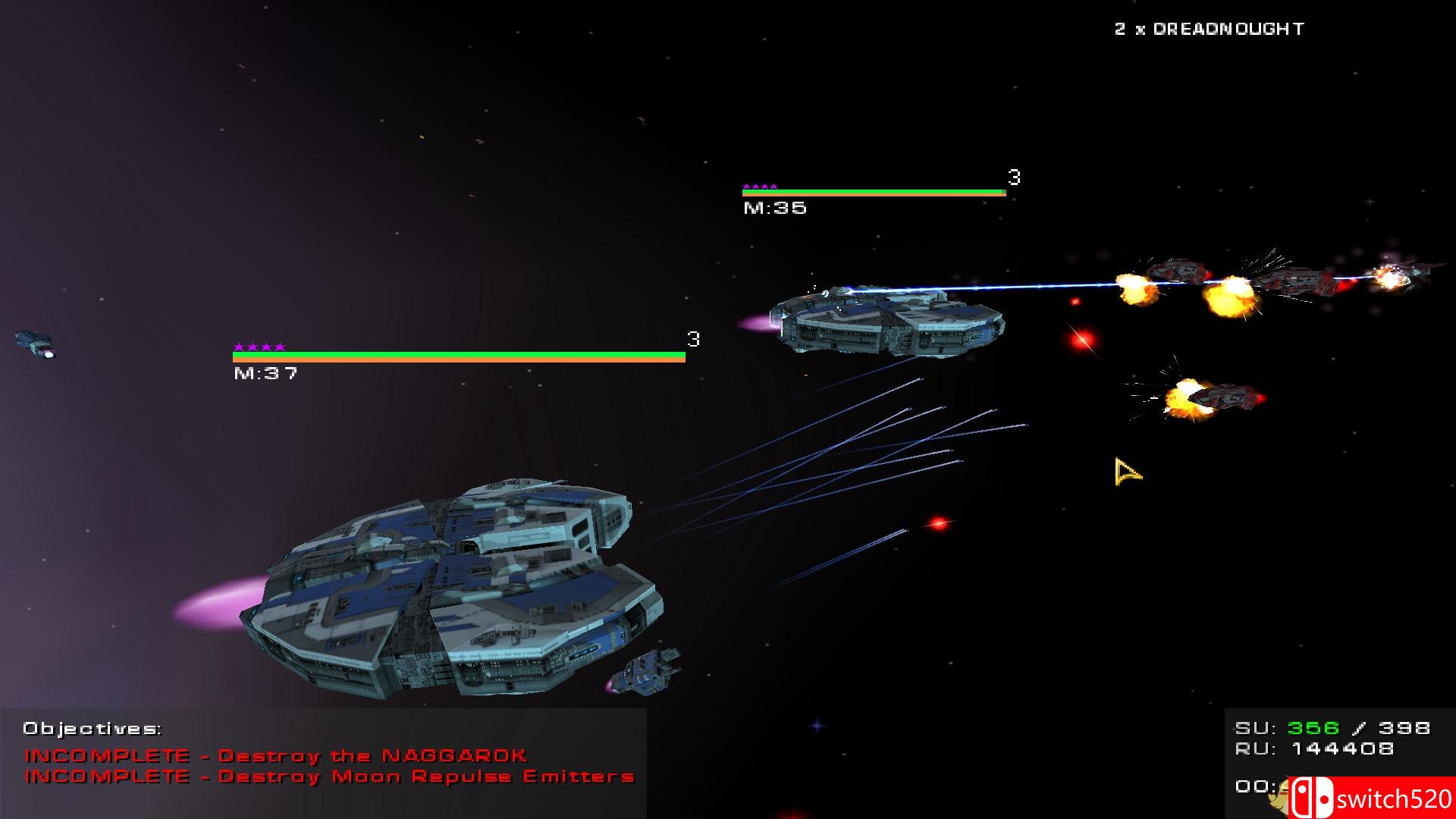The image size is (1456, 819).
Task: Click objective Destroy the NAGGAROK
Action: coord(278,755)
